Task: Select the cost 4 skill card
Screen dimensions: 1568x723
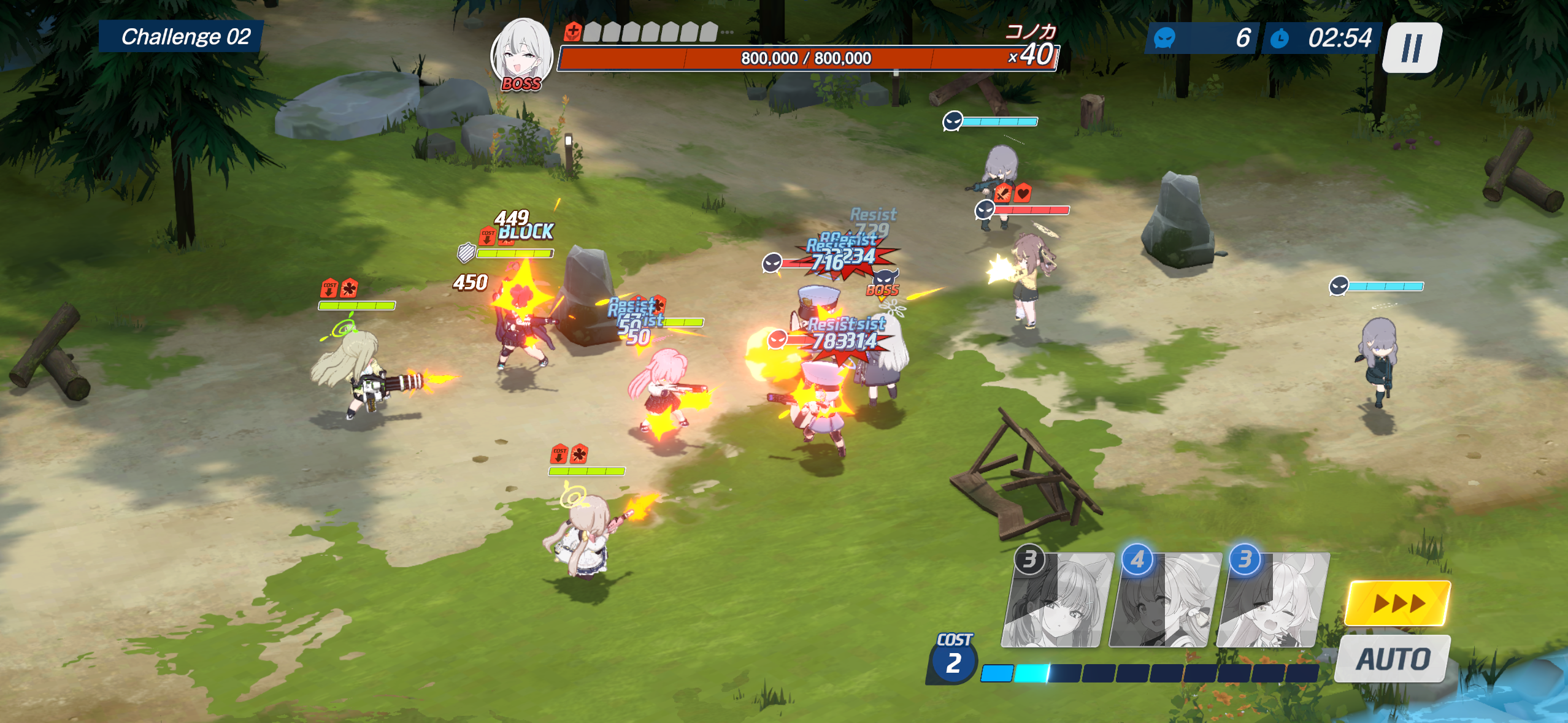Action: tap(1164, 601)
